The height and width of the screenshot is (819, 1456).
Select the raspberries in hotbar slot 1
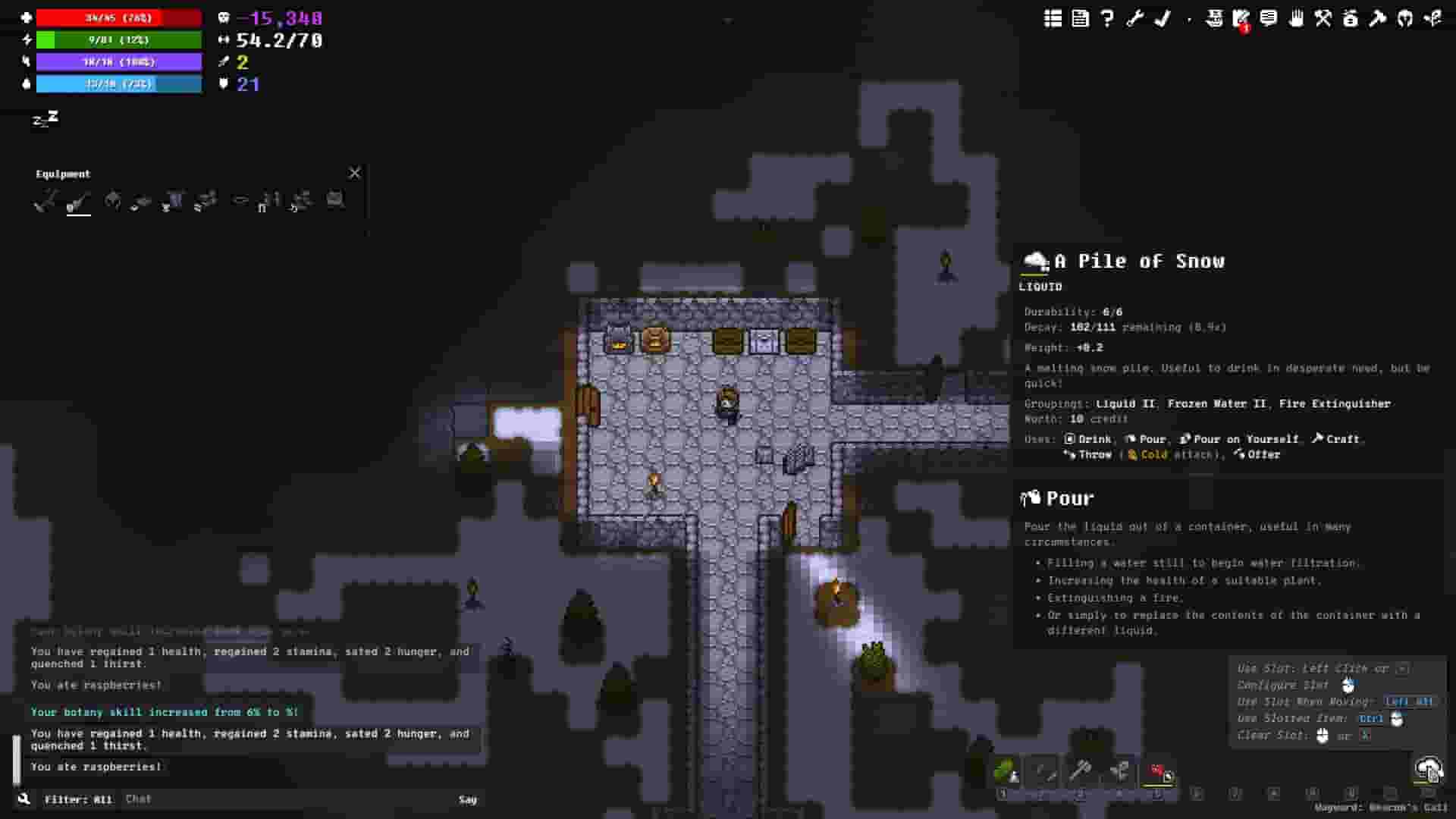pyautogui.click(x=1005, y=773)
